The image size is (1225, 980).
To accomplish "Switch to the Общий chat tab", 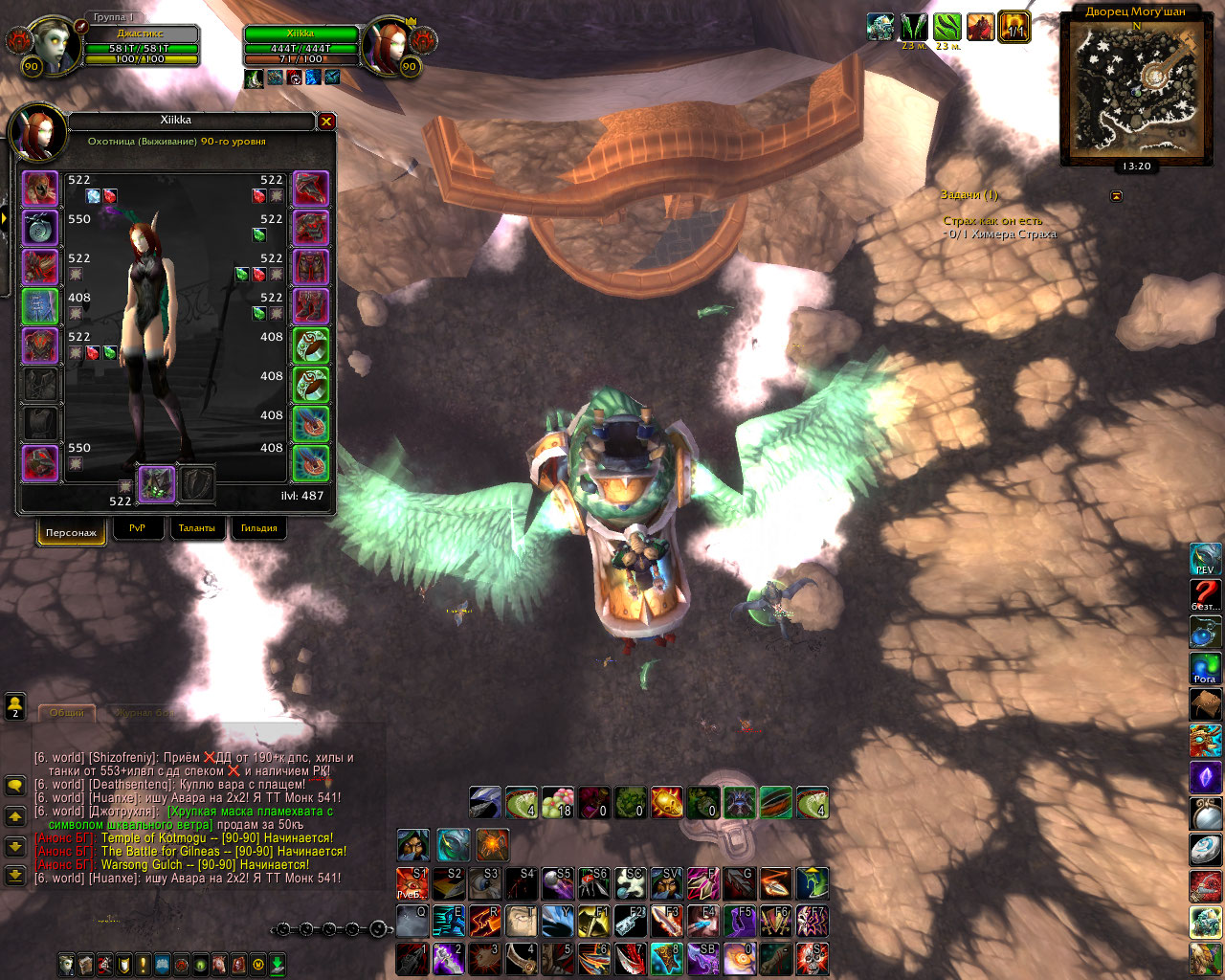I will coord(67,713).
